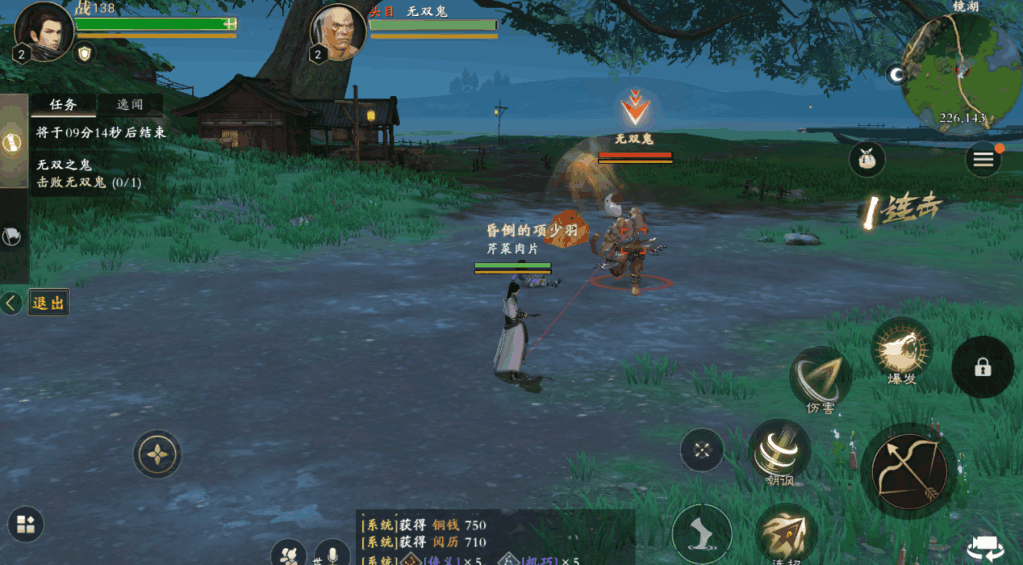Open the hamburger main menu
The width and height of the screenshot is (1023, 565).
point(983,159)
